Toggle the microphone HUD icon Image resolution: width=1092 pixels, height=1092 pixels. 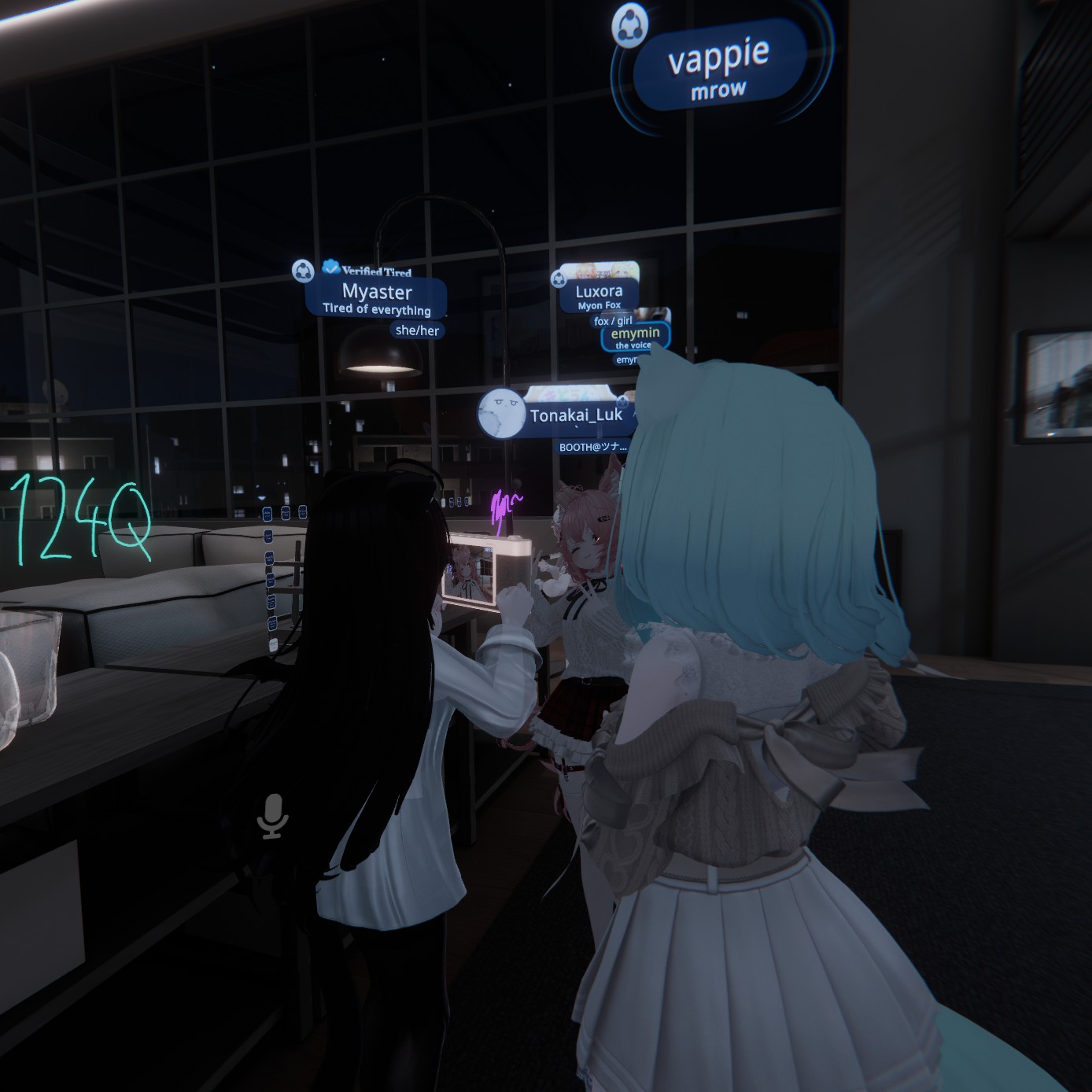[273, 815]
